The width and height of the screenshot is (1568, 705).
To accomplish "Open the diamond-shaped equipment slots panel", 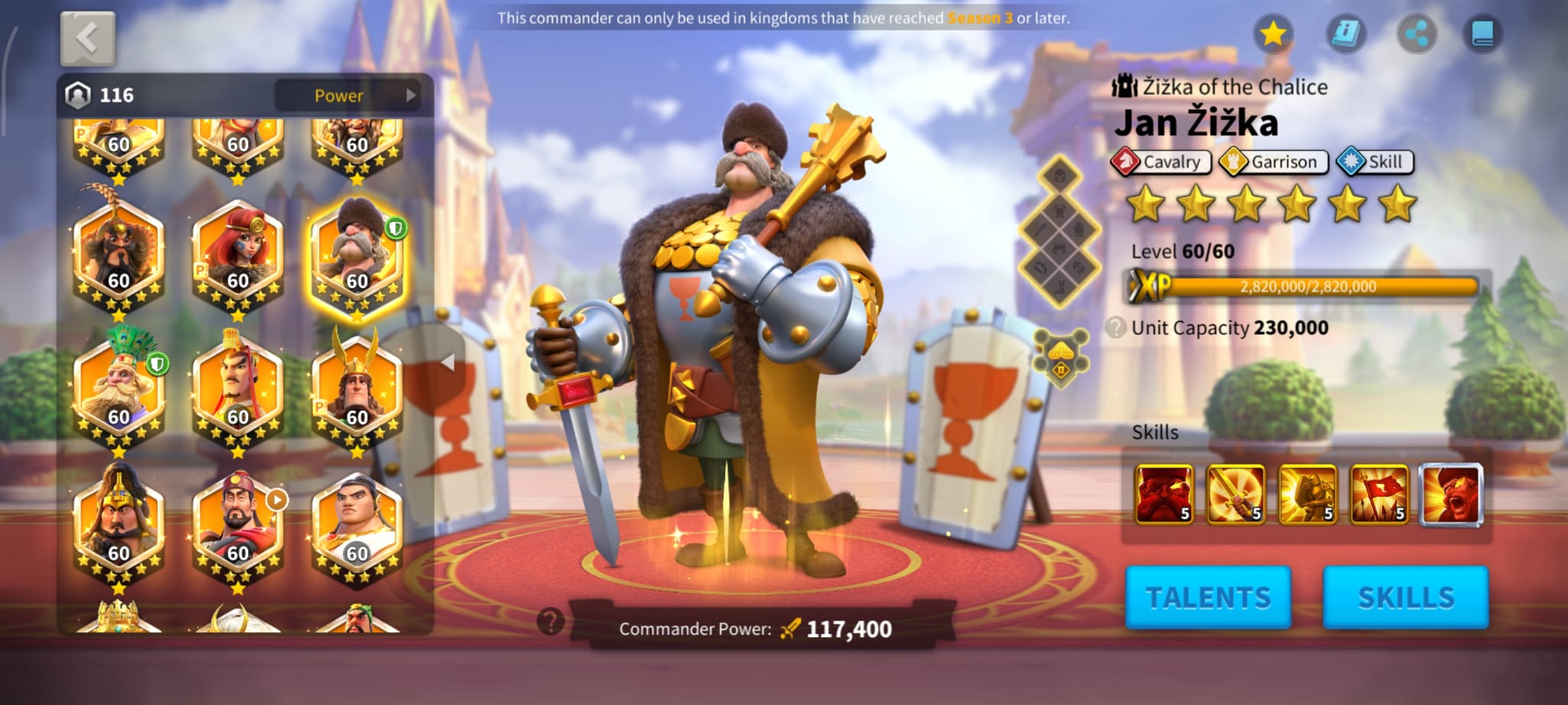I will 1060,230.
